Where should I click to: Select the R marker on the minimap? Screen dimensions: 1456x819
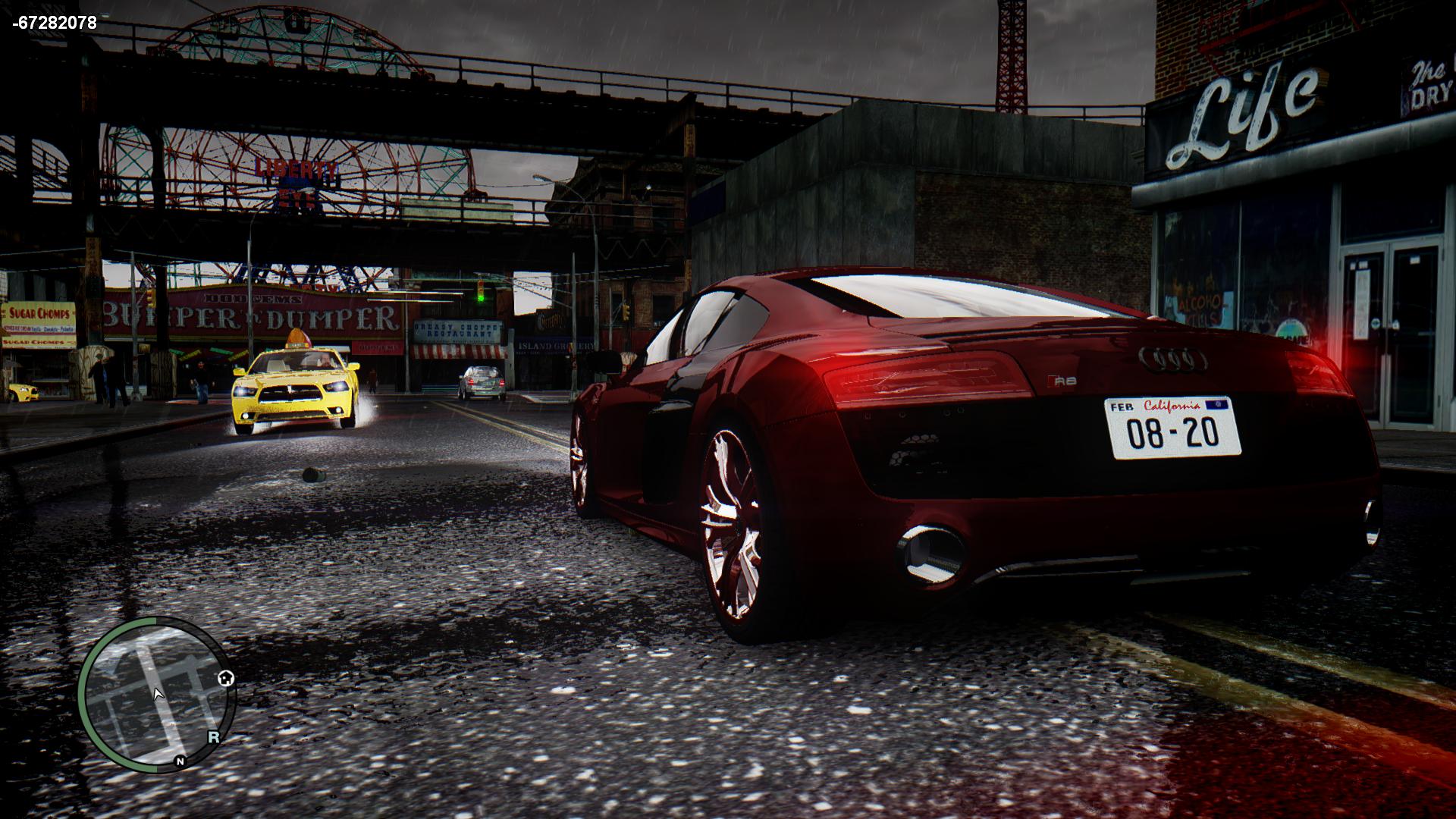[214, 736]
